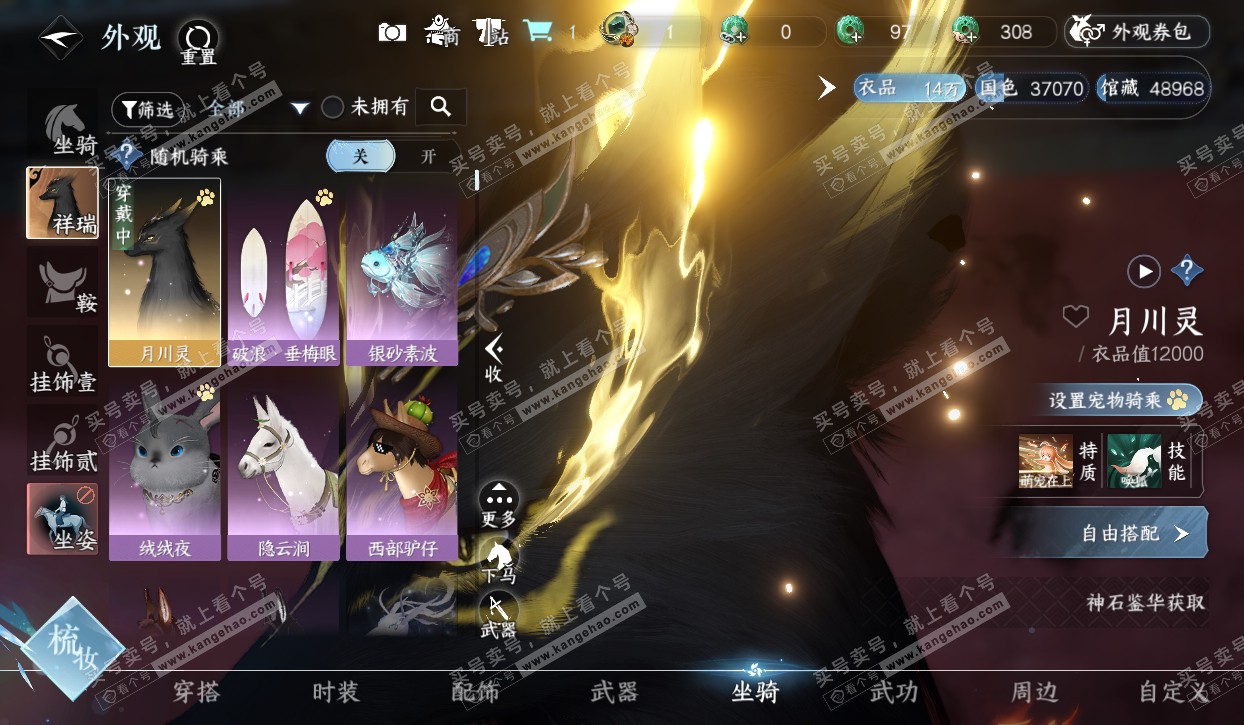
Task: Open the mount search magnifier
Action: pos(440,106)
